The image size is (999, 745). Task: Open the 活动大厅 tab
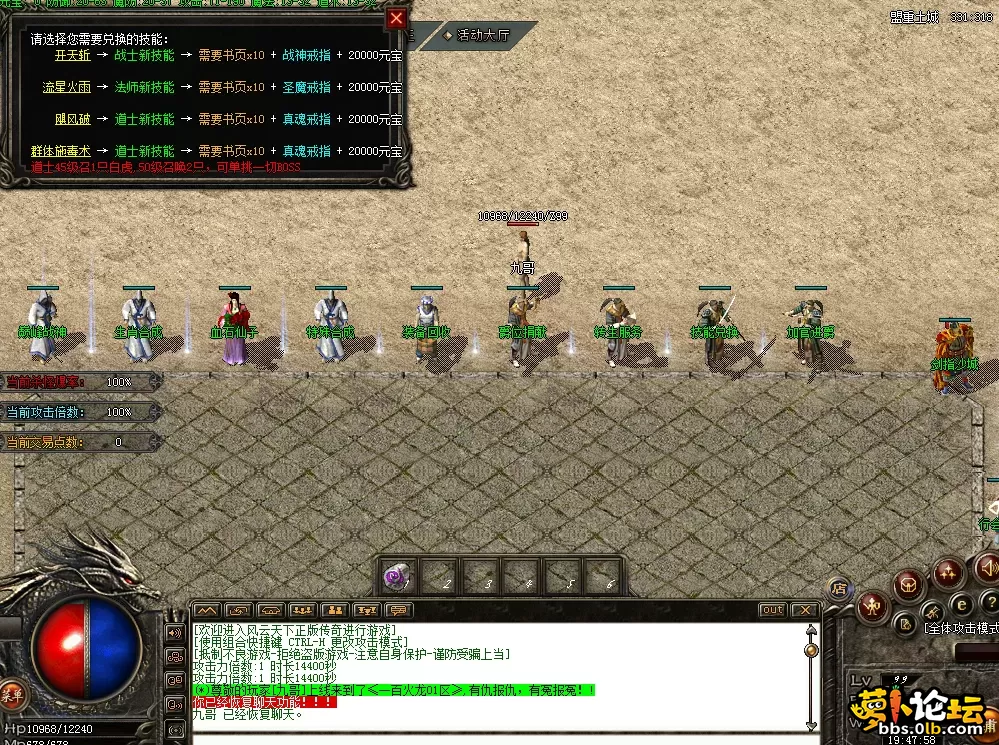(x=481, y=35)
